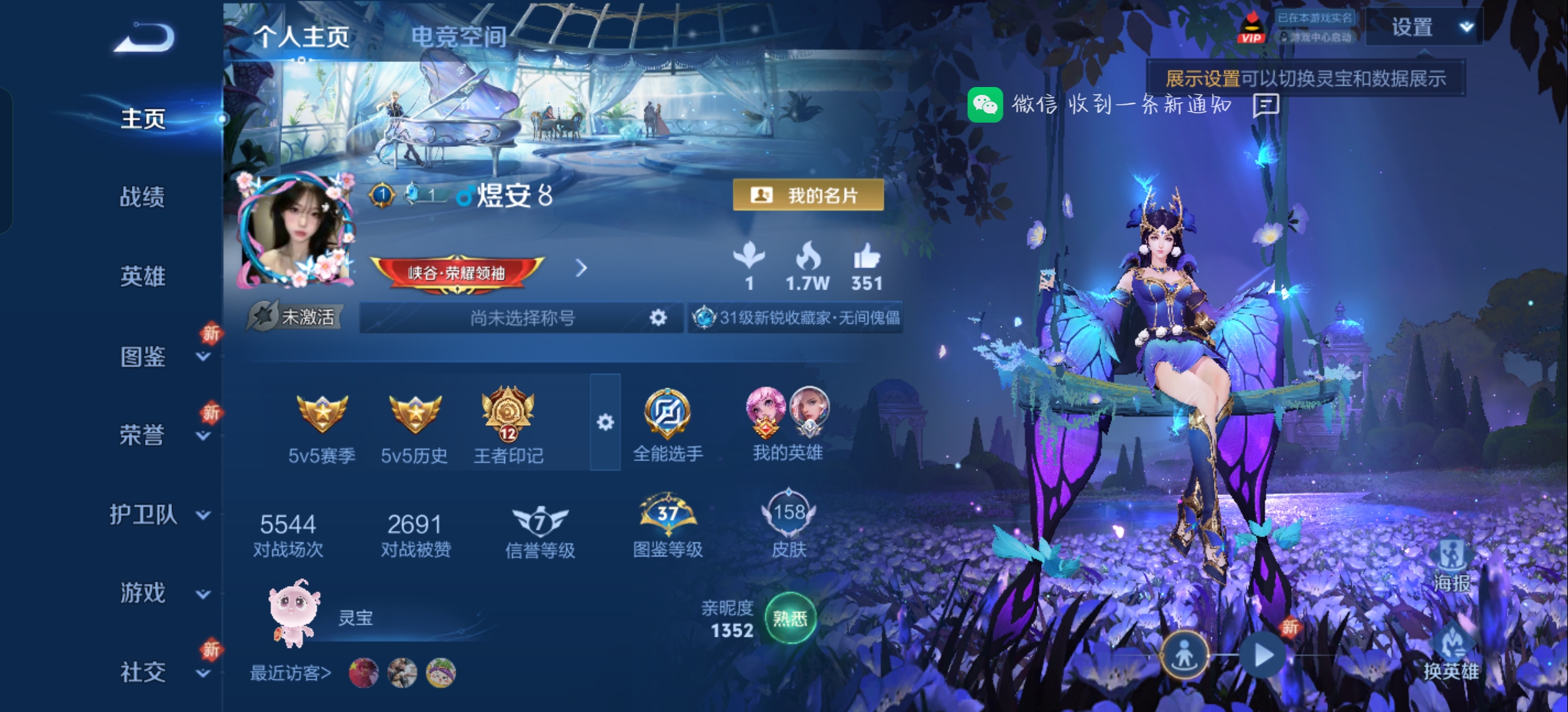Open the 英雄 sidebar section
The height and width of the screenshot is (712, 1568).
[x=142, y=276]
